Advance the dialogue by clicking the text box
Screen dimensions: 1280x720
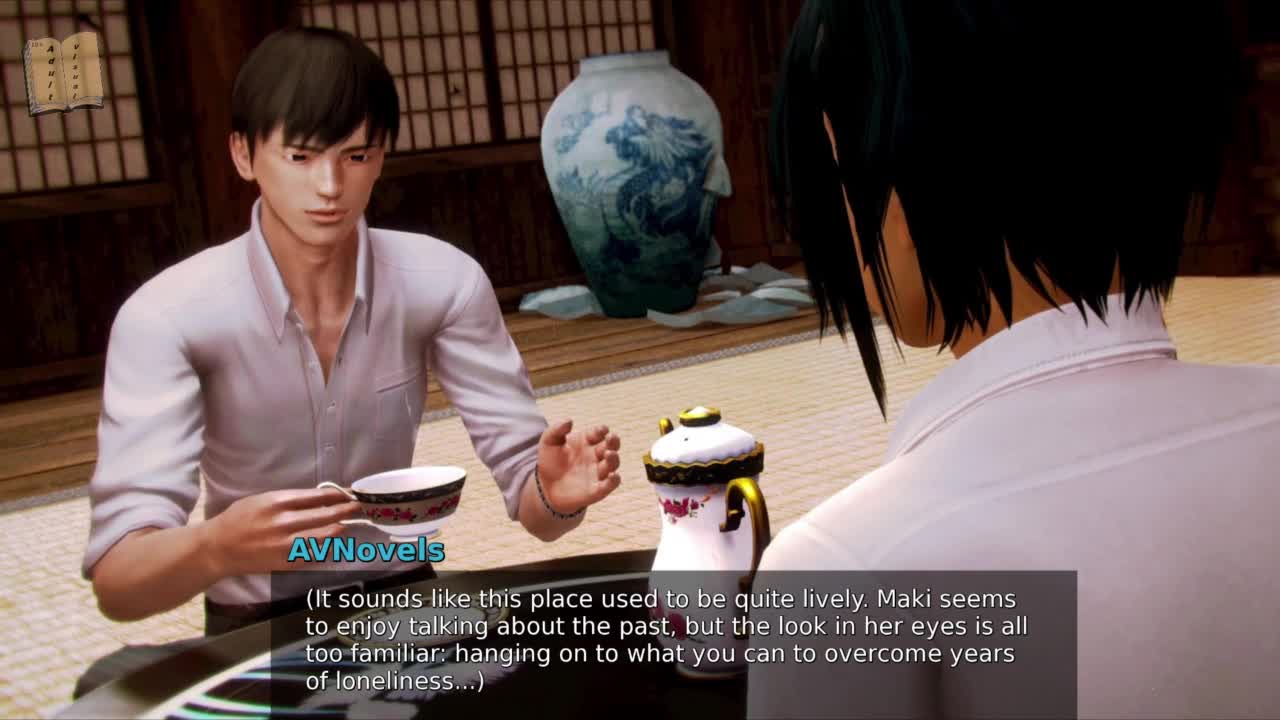point(673,641)
